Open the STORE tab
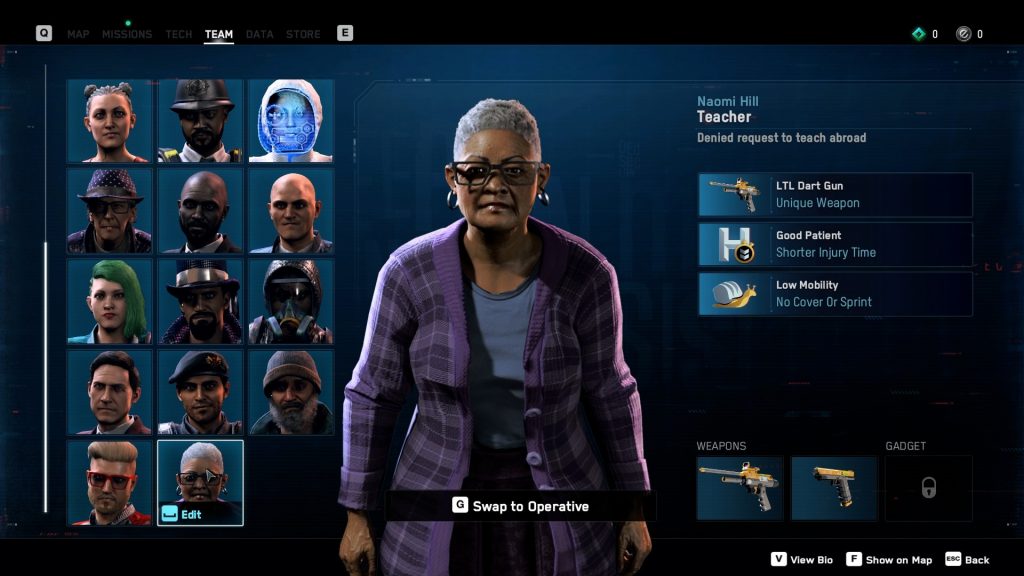 (x=303, y=34)
